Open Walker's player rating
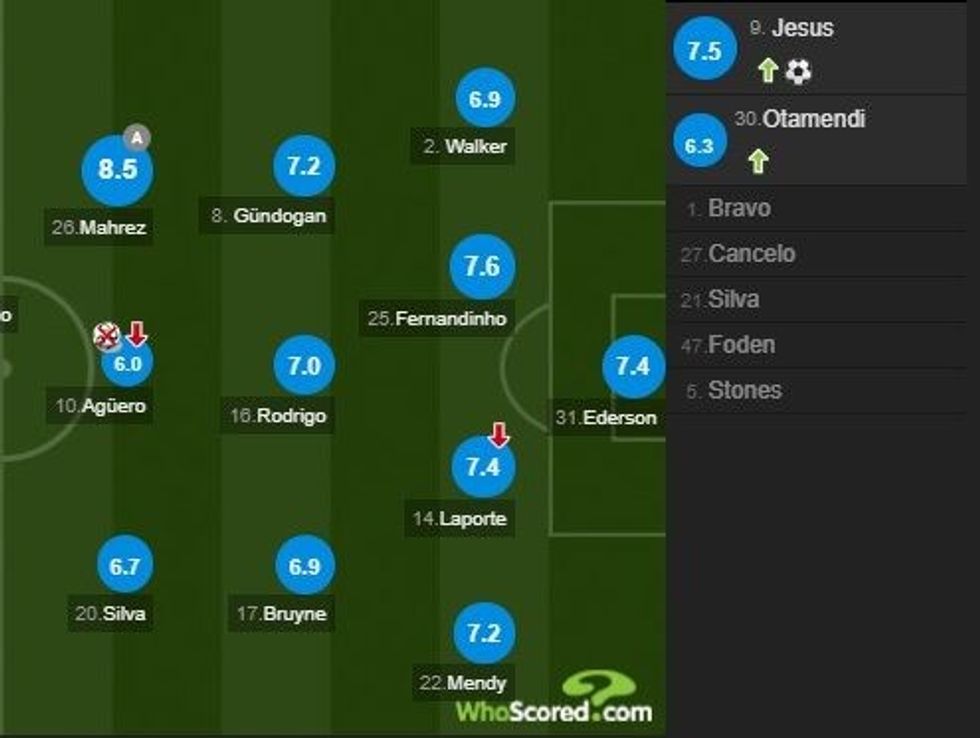 (484, 99)
